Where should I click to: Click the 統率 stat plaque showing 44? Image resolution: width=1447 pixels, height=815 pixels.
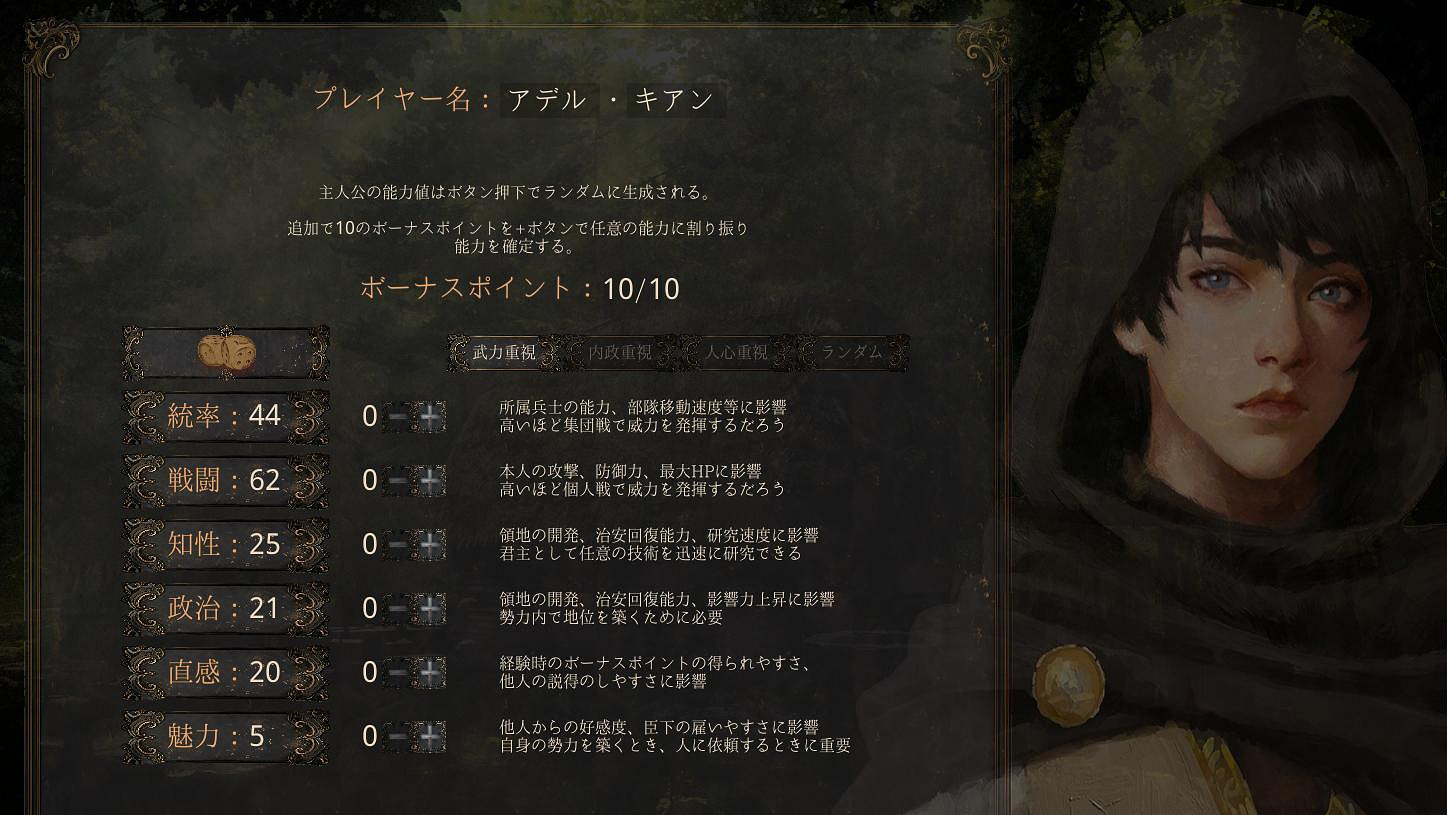224,415
